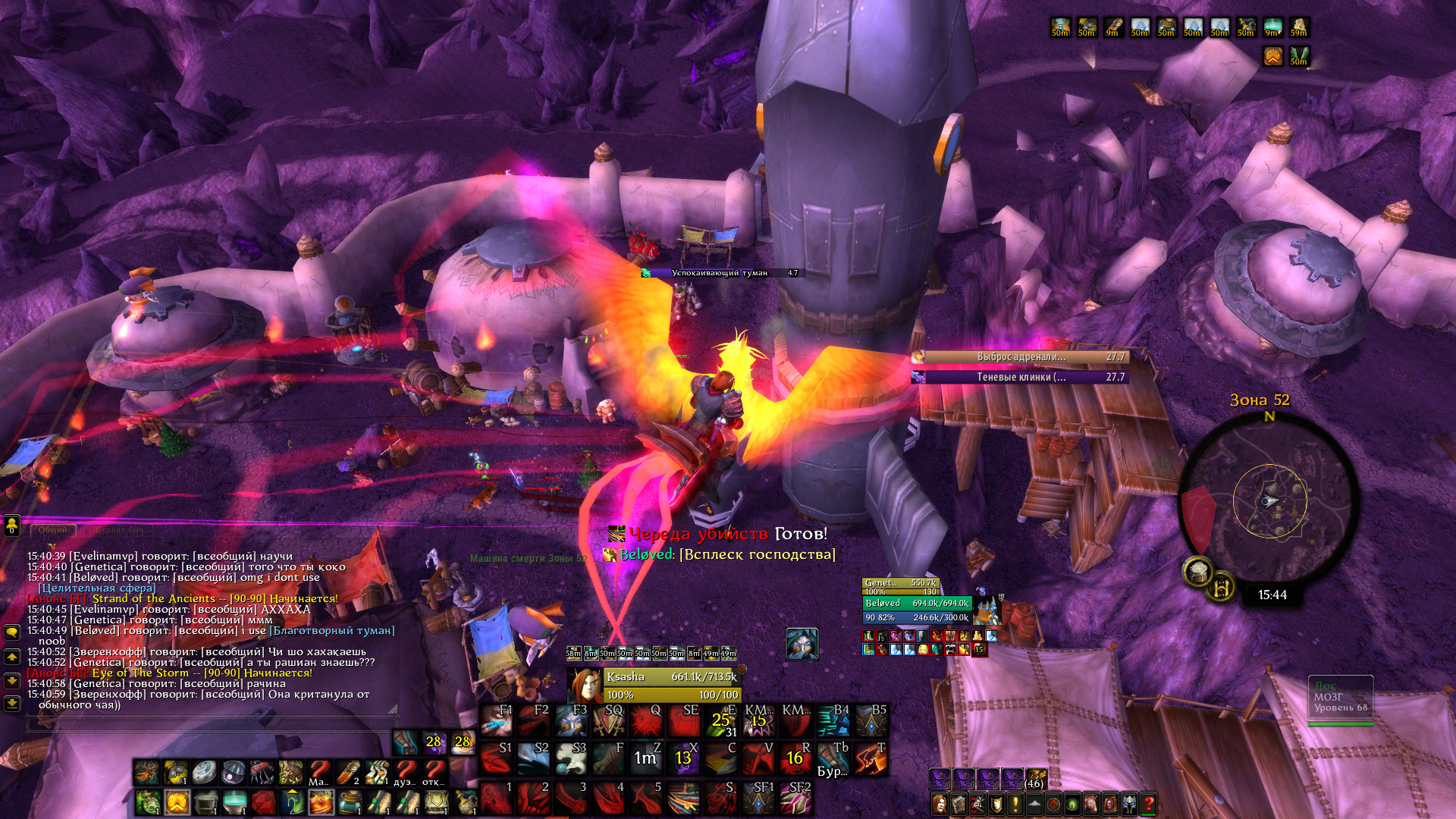Open the social friends list button
Screen dimensions: 1456x819
11,525
